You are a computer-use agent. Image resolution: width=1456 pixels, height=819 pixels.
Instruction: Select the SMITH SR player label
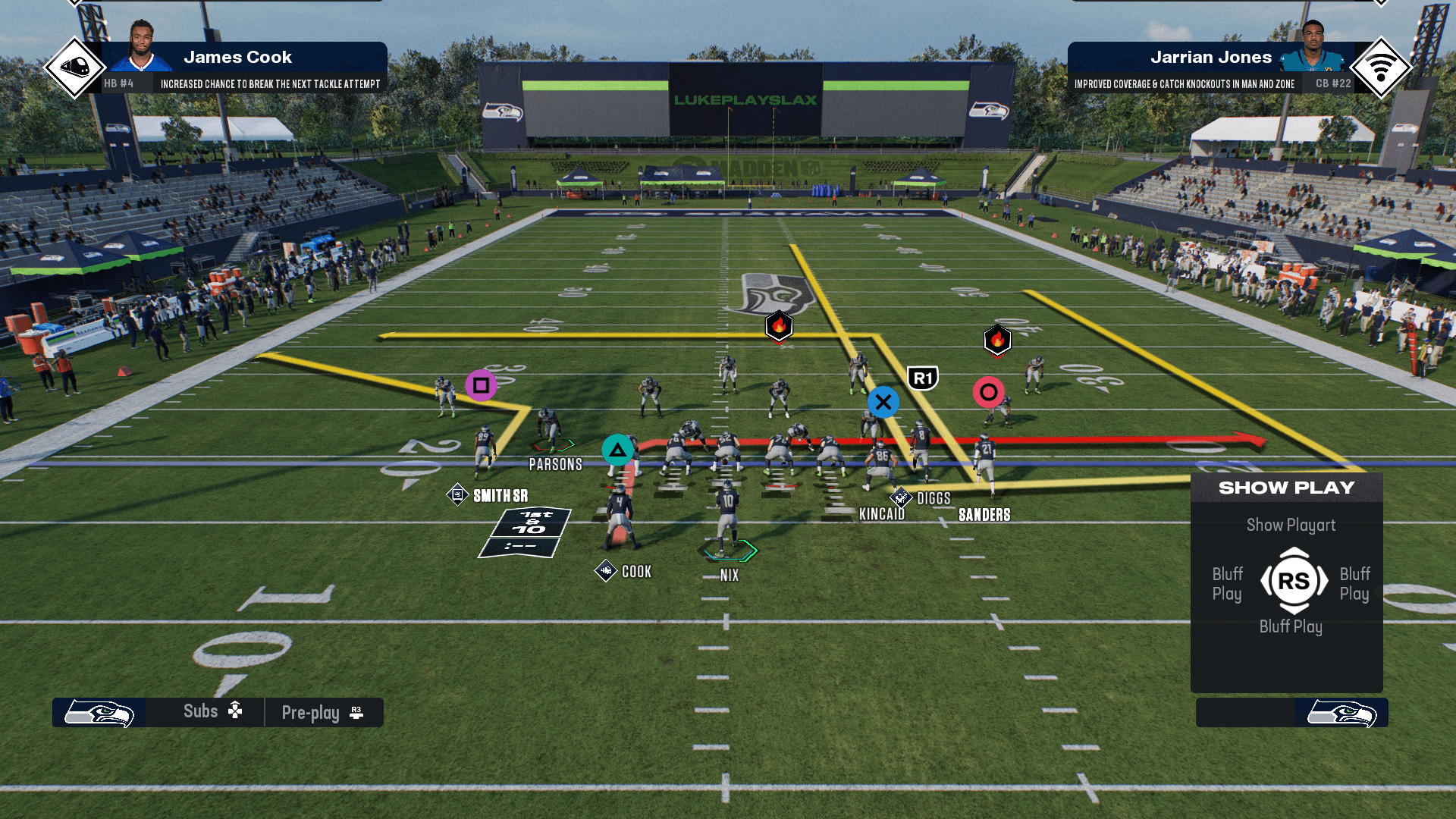[500, 496]
